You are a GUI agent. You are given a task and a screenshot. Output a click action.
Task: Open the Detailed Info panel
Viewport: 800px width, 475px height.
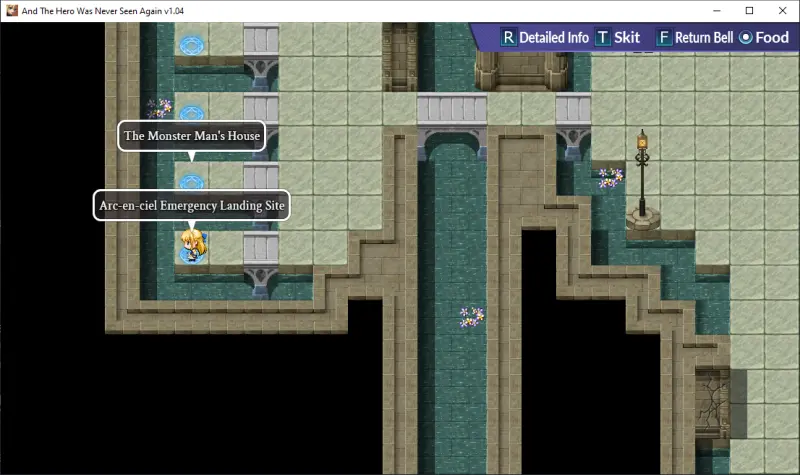(x=545, y=38)
